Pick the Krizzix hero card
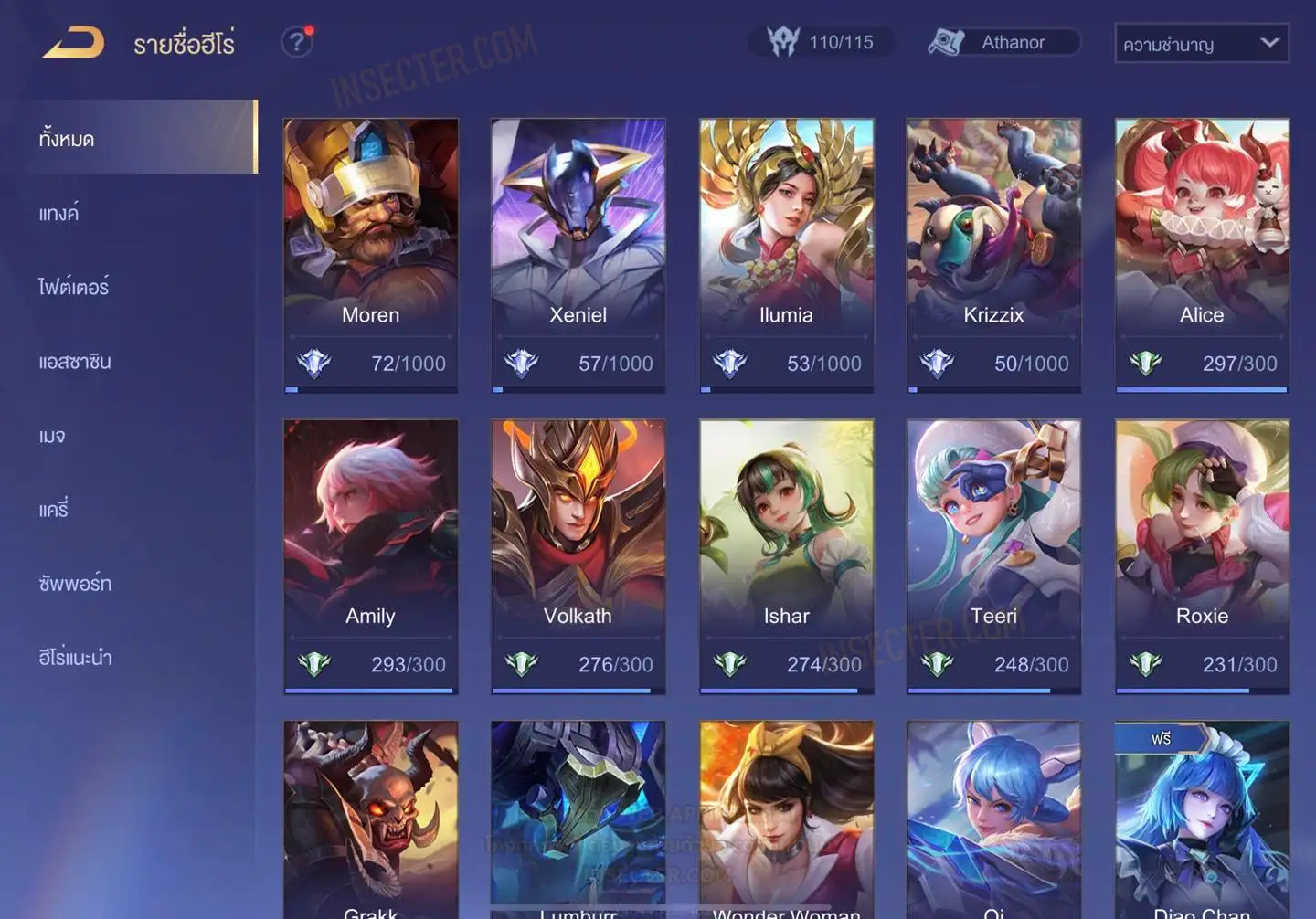The width and height of the screenshot is (1316, 919). (x=993, y=255)
